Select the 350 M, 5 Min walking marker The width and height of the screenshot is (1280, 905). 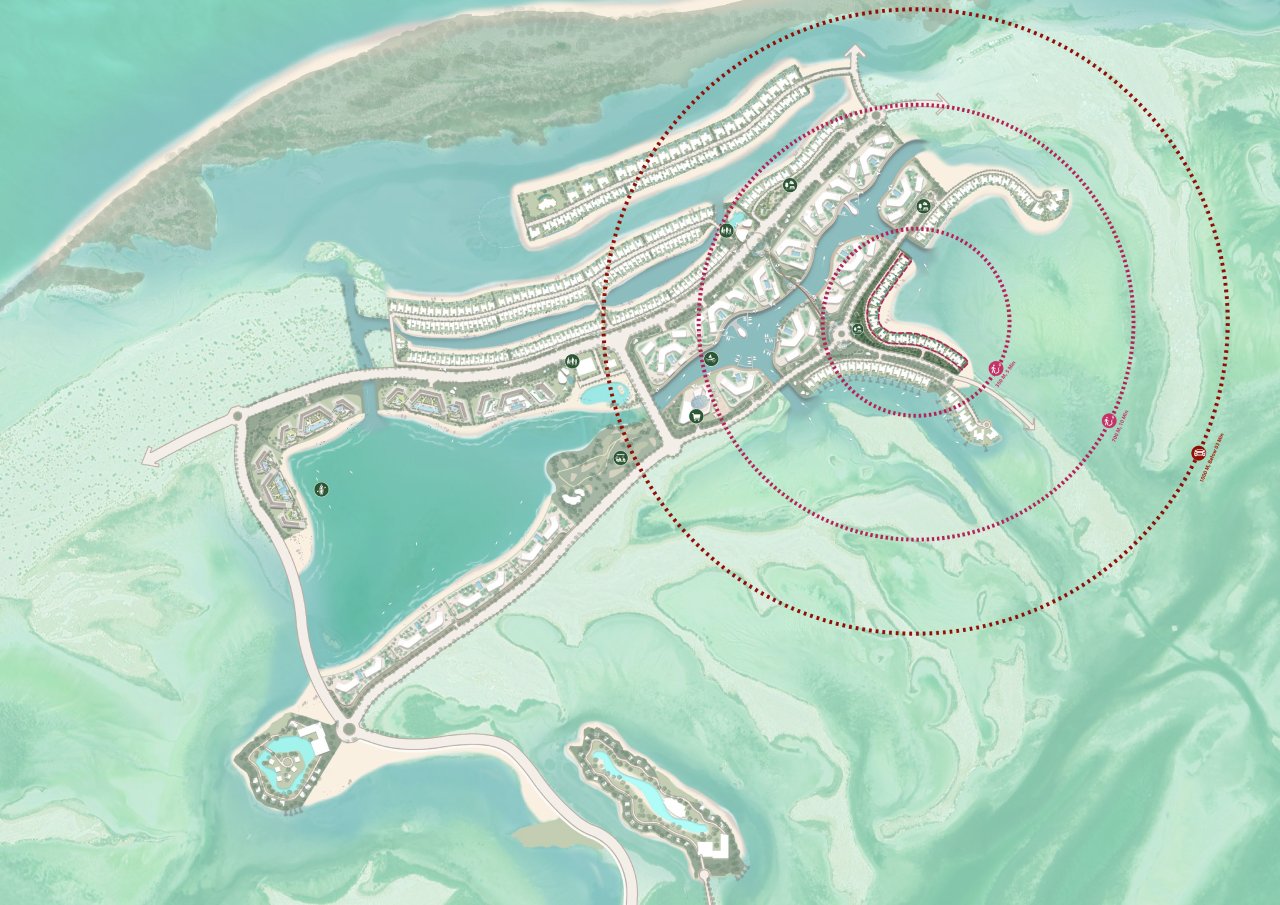pos(995,369)
